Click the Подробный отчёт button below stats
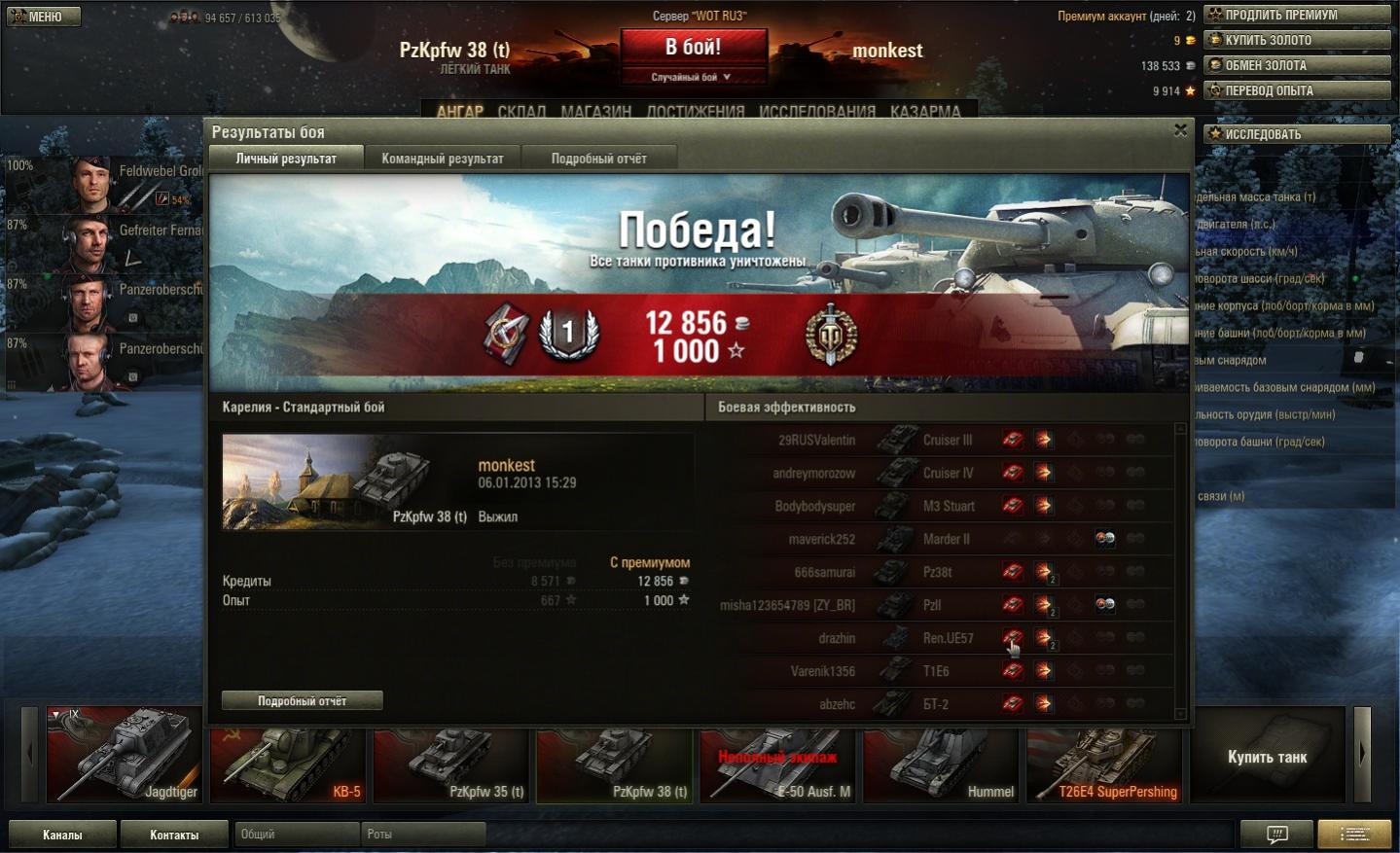 point(302,700)
